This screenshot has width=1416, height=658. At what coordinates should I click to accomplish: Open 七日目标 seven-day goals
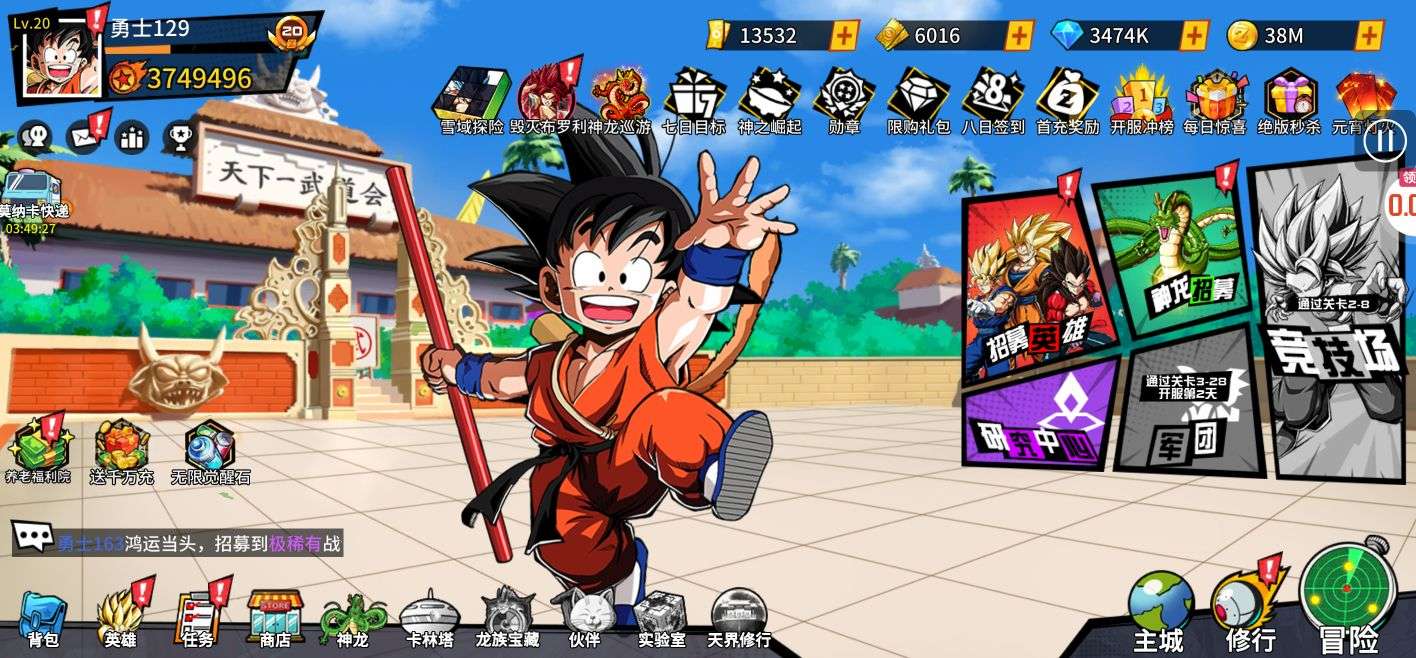694,100
